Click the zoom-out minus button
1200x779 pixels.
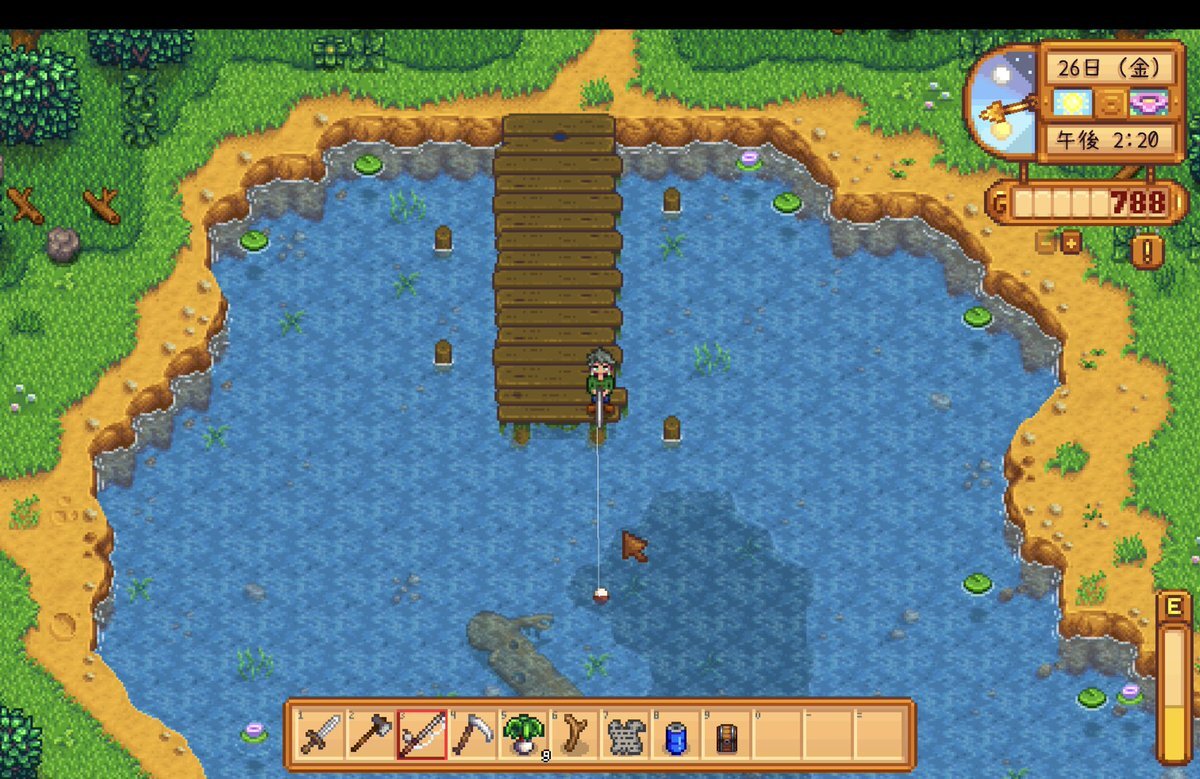click(x=1046, y=243)
